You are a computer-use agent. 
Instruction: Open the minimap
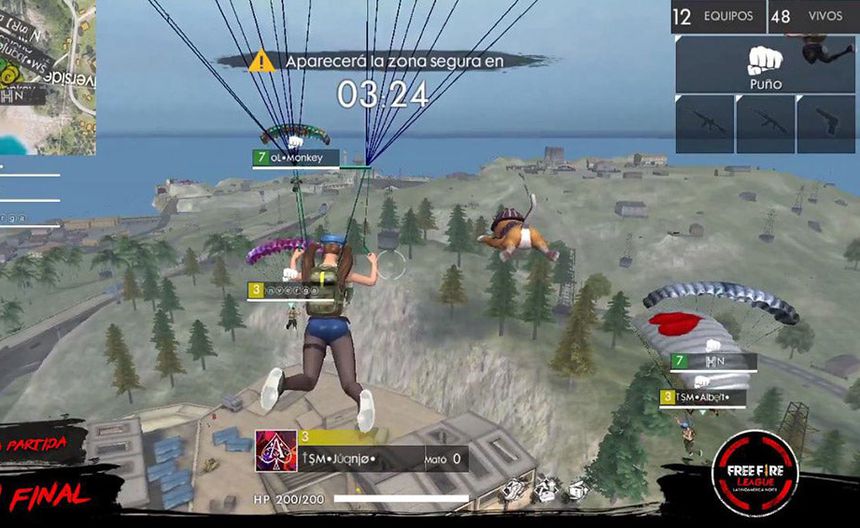click(47, 75)
